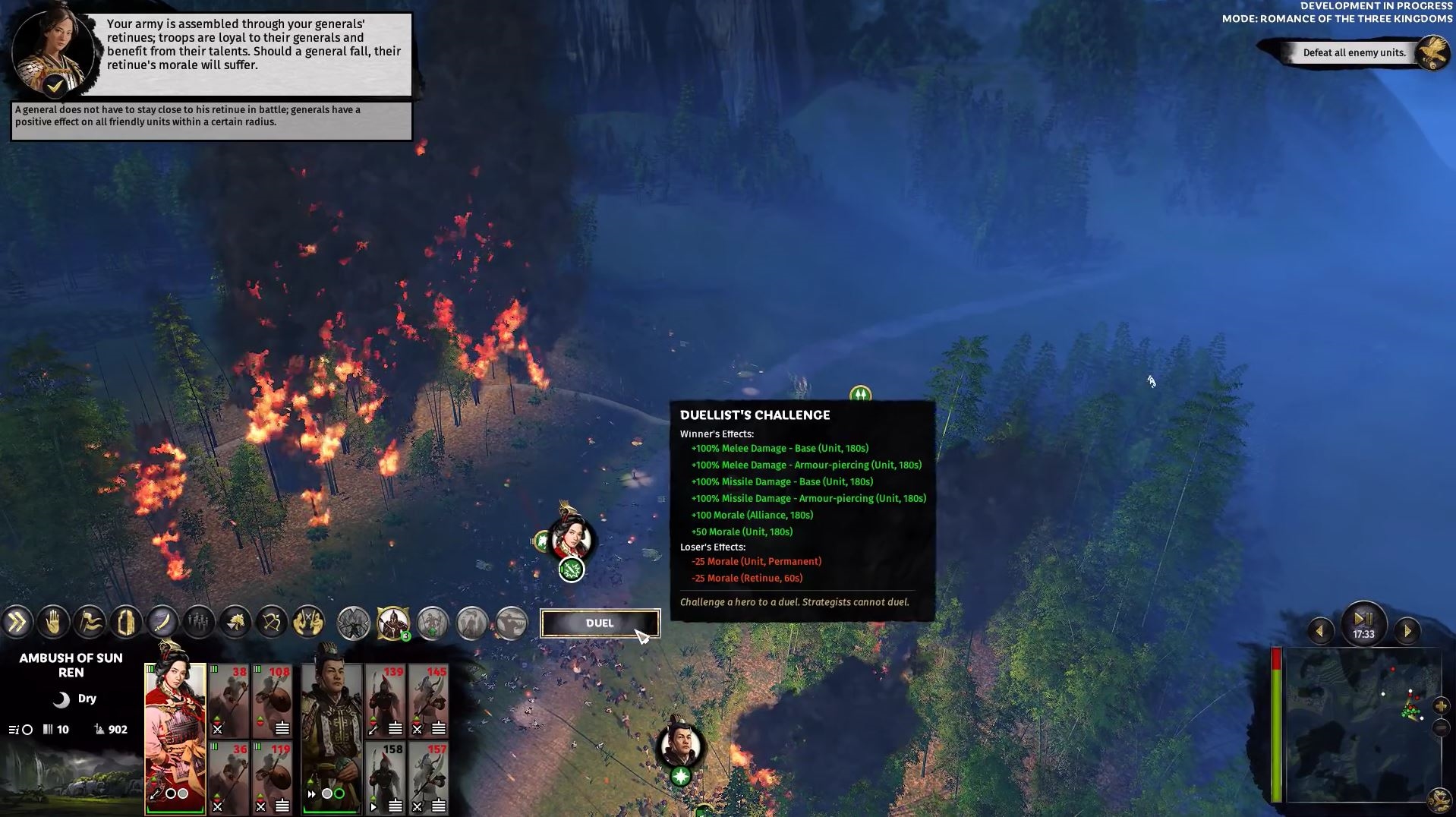Confirm the advisor message with checkmark
This screenshot has width=1456, height=817.
(54, 86)
